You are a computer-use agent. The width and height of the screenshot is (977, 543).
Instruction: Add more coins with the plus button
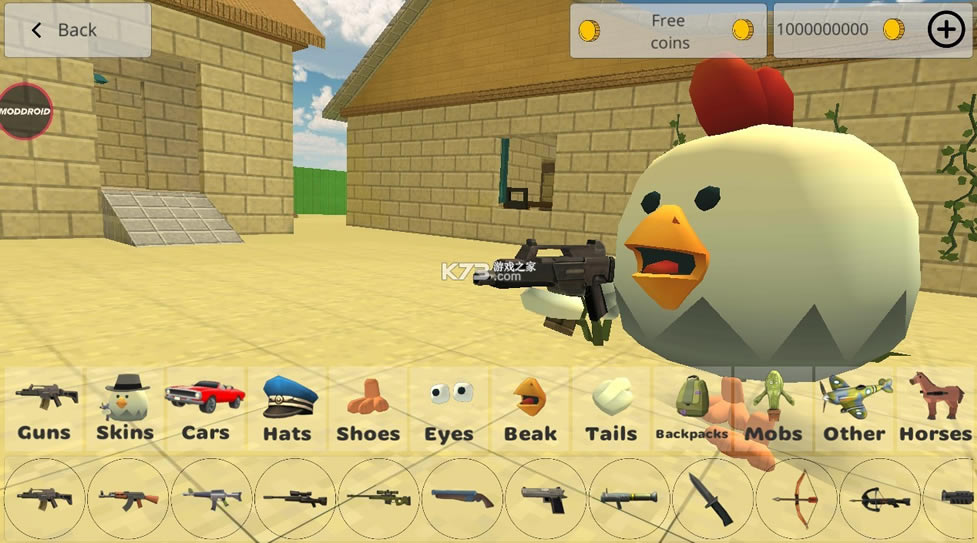[x=946, y=30]
